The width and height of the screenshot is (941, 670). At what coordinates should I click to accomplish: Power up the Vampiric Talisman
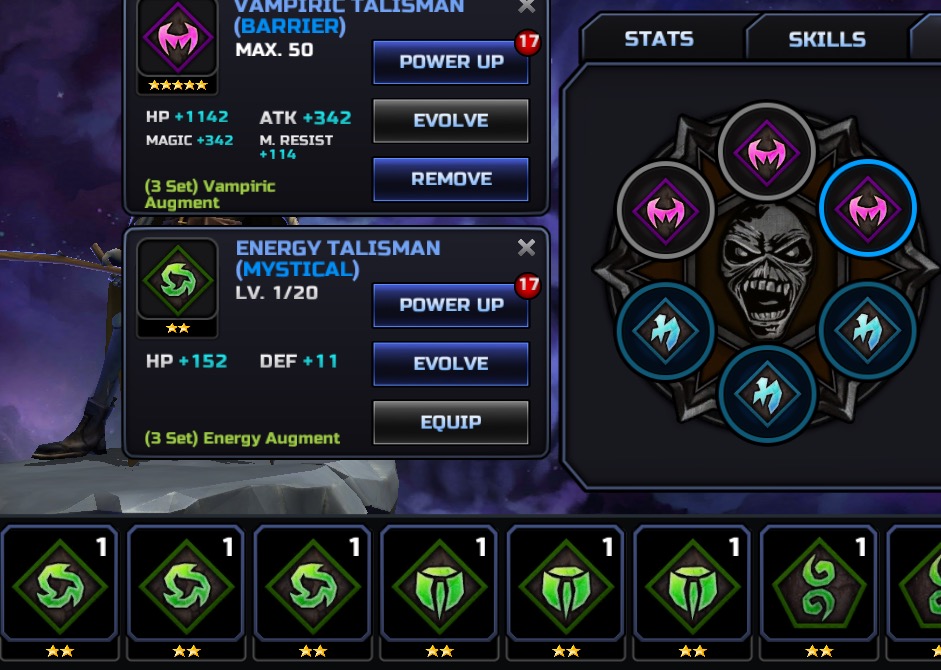pyautogui.click(x=450, y=62)
